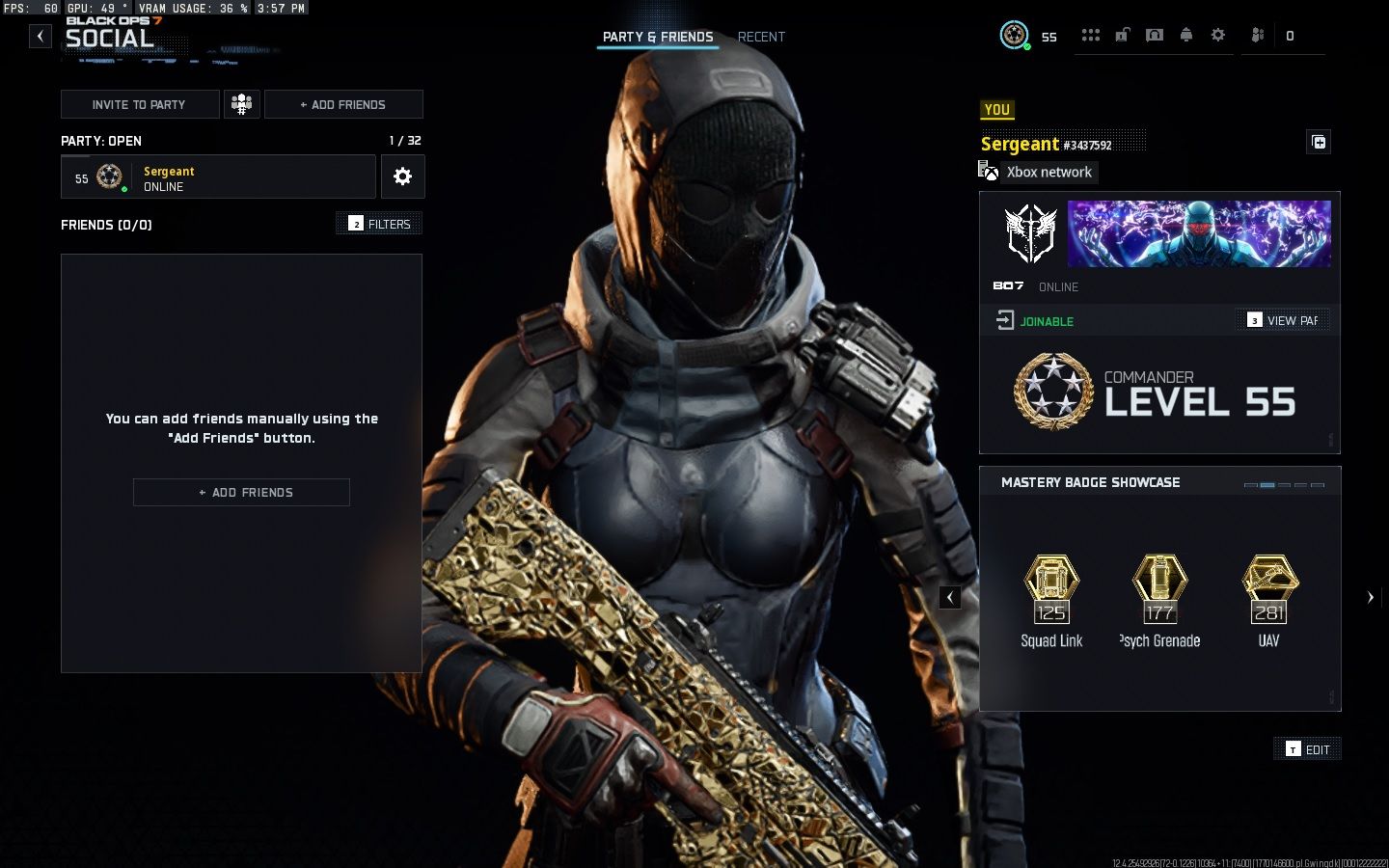The height and width of the screenshot is (868, 1389).
Task: Click the unlocked padlock icon
Action: click(x=1123, y=36)
